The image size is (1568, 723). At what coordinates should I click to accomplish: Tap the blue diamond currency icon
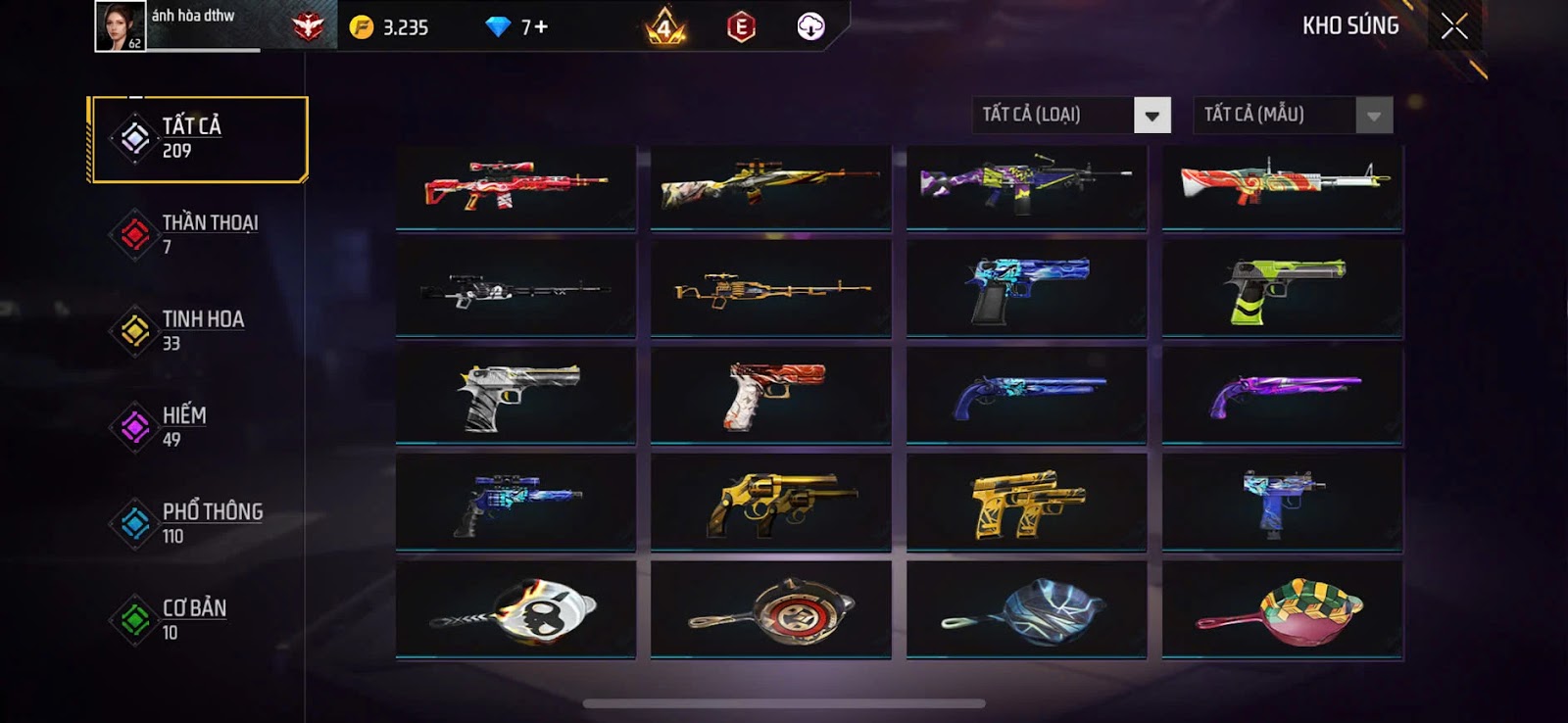498,27
